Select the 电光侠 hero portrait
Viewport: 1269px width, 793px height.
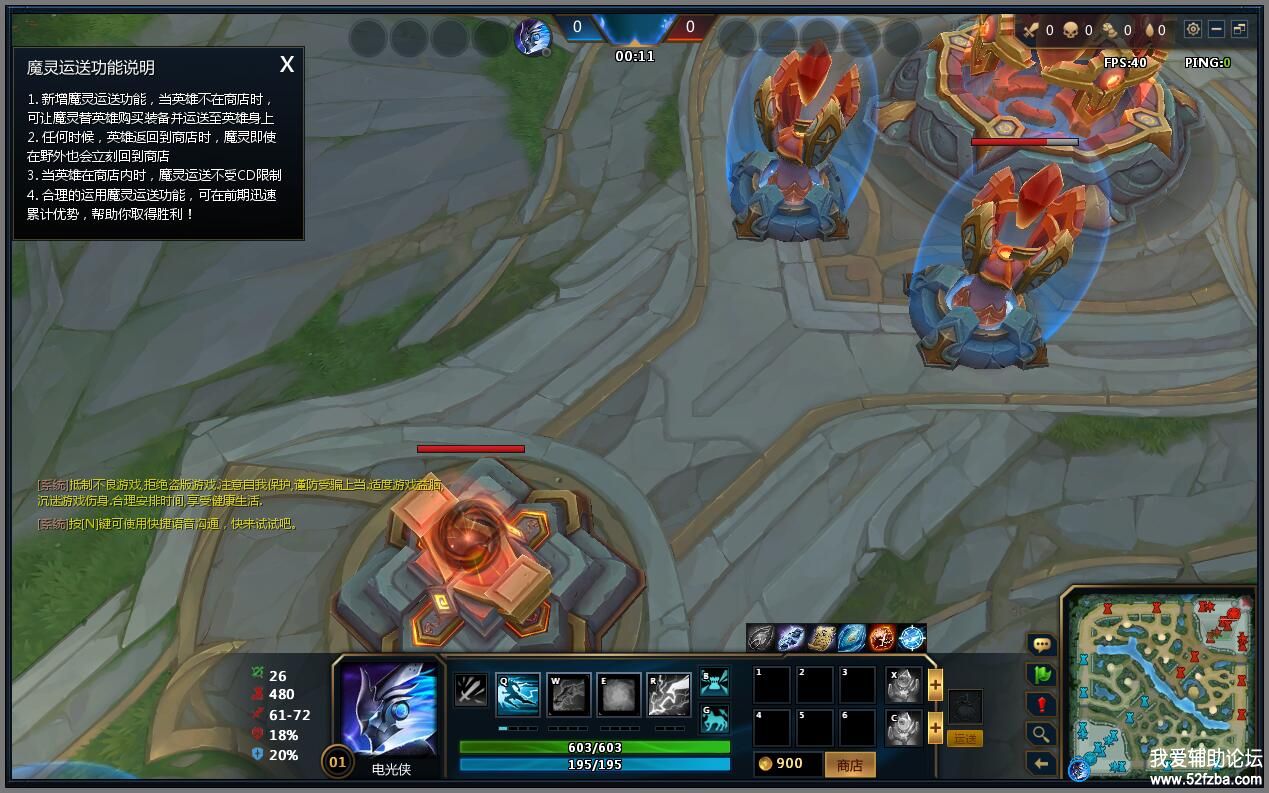tap(389, 709)
